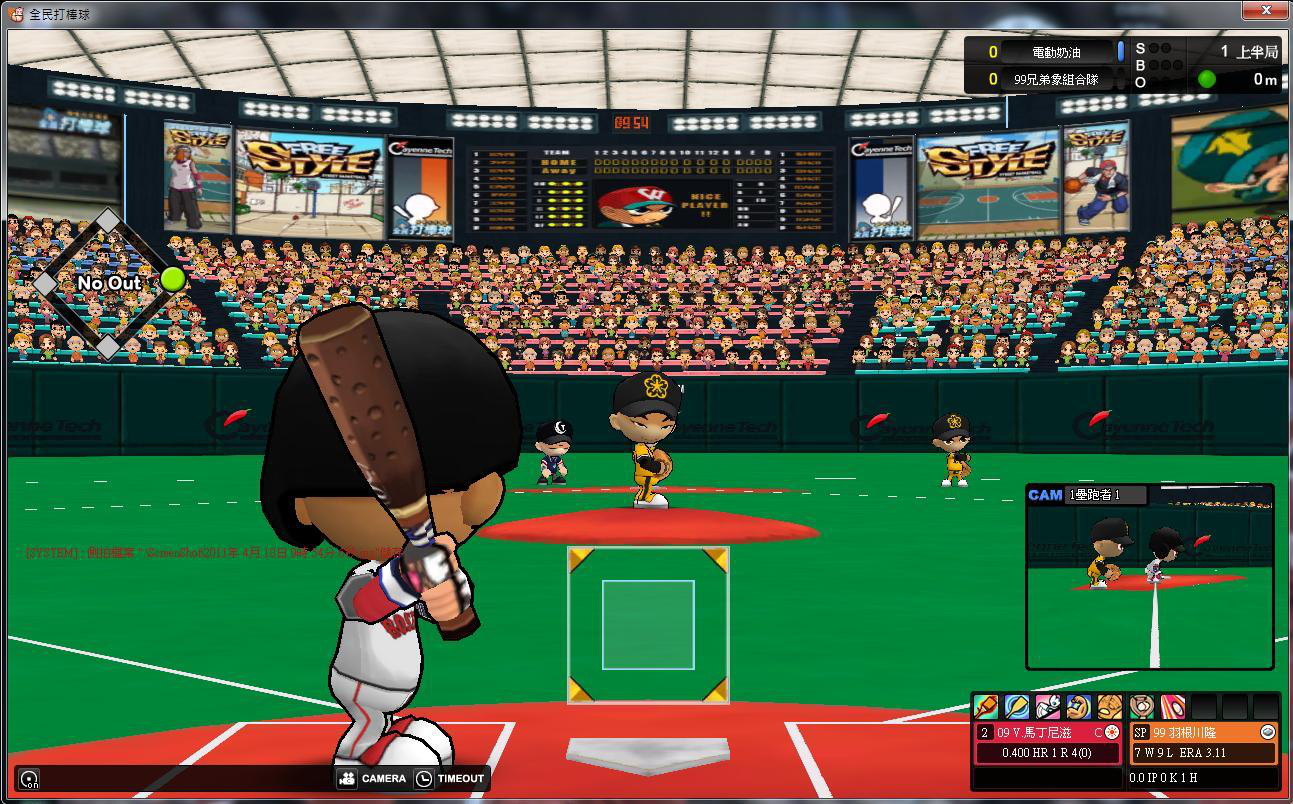
Task: Use the flexing muscle arm skill icon
Action: 1079,707
